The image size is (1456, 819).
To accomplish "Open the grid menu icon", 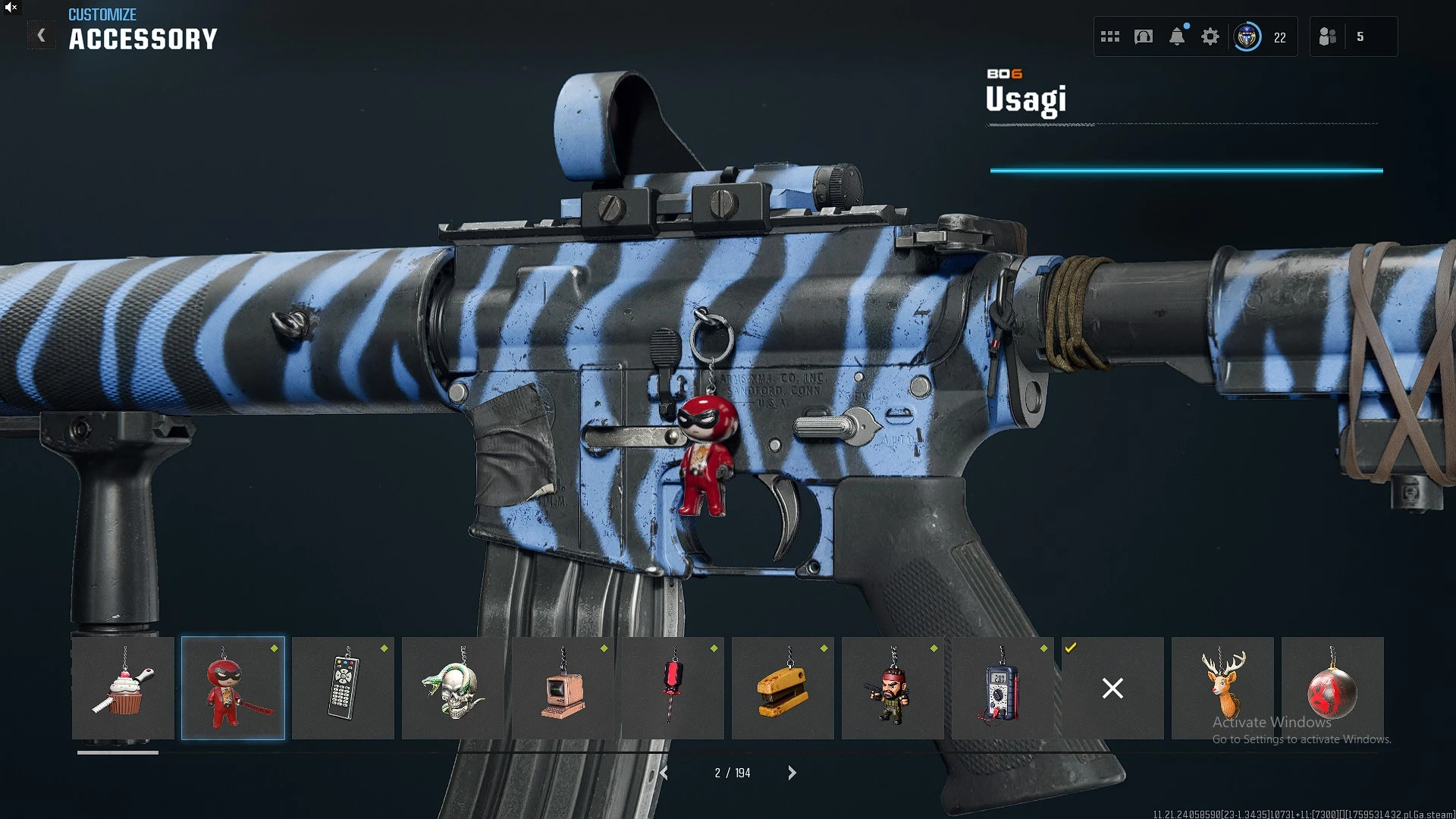I will [x=1110, y=36].
